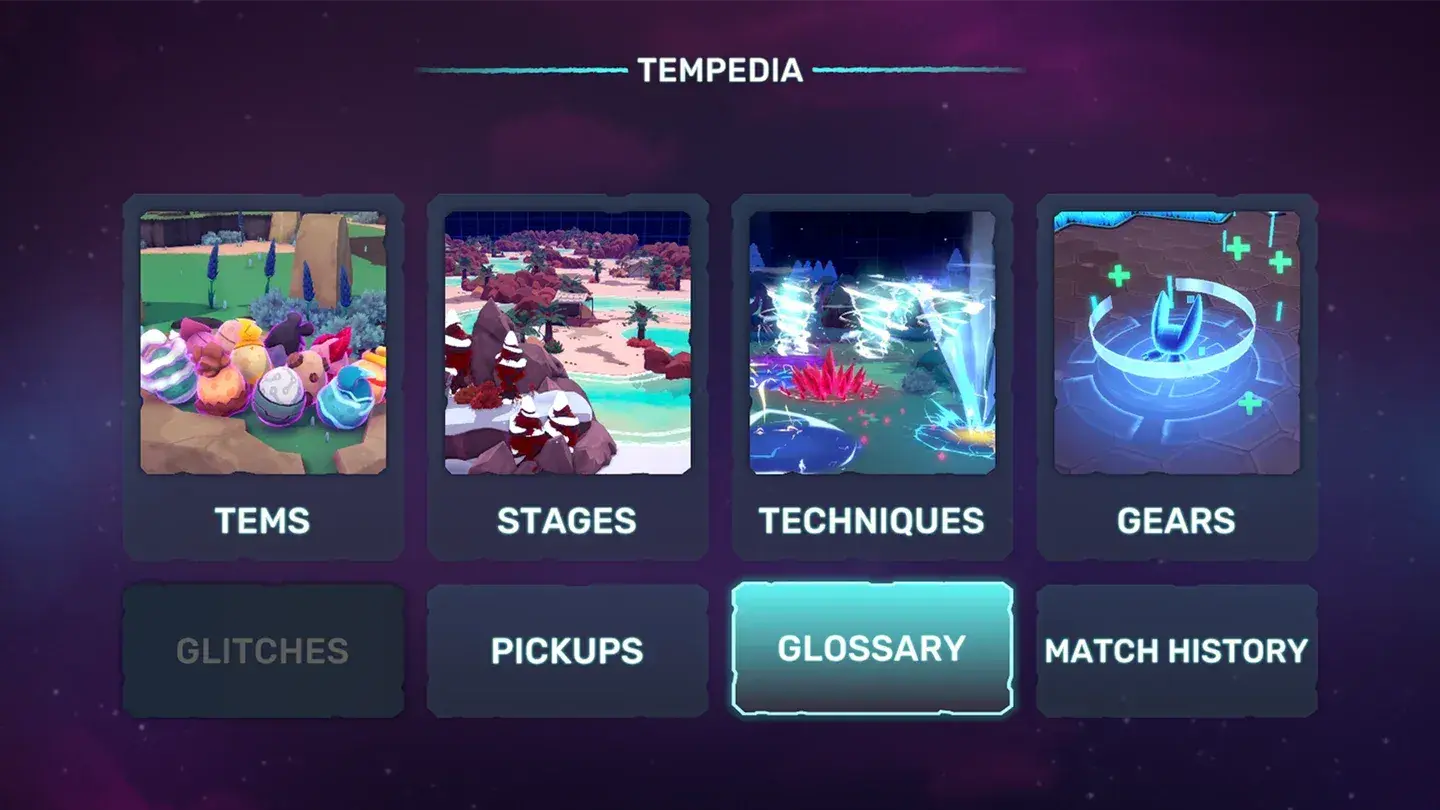Select the highlighted Glossary button
The width and height of the screenshot is (1440, 810).
(x=871, y=648)
